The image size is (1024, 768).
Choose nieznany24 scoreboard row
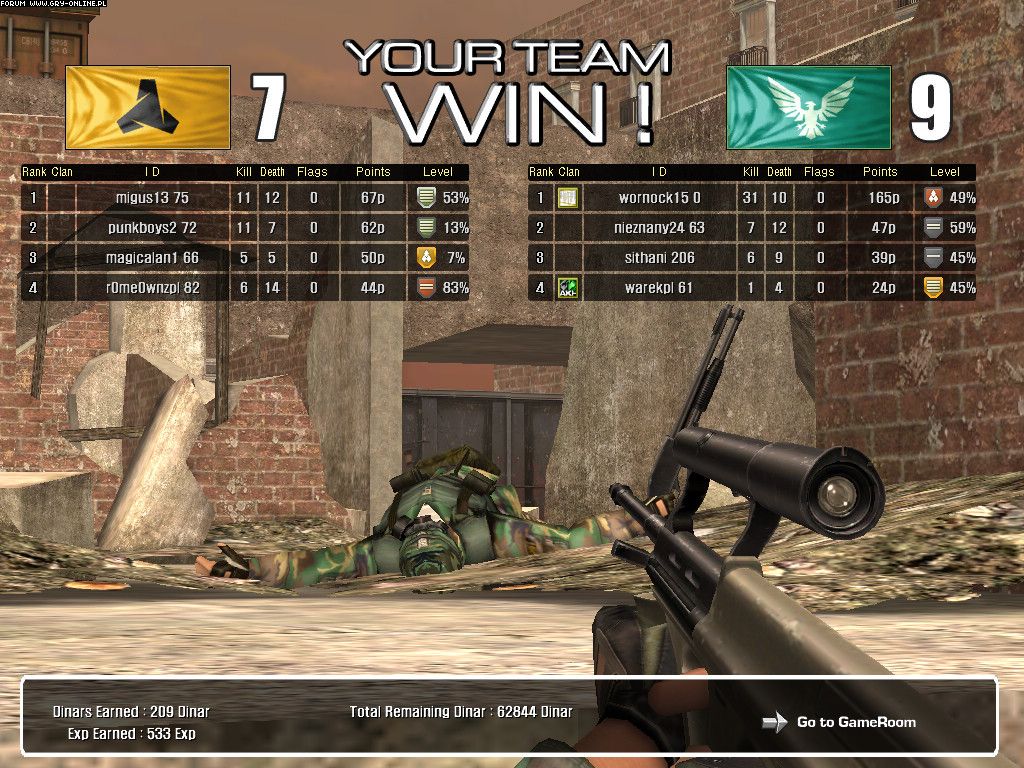pyautogui.click(x=659, y=228)
